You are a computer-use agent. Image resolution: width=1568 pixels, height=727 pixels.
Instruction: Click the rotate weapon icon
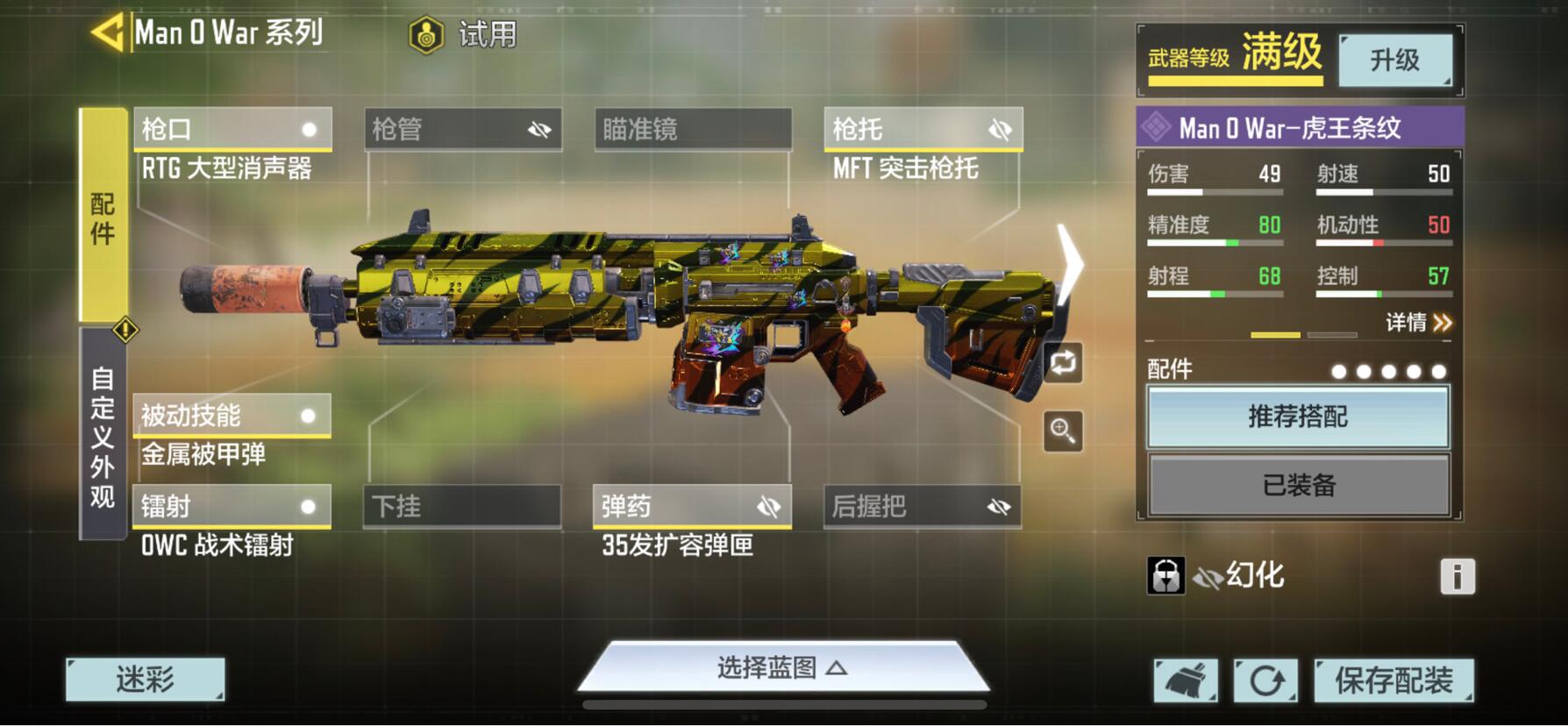click(x=1064, y=363)
